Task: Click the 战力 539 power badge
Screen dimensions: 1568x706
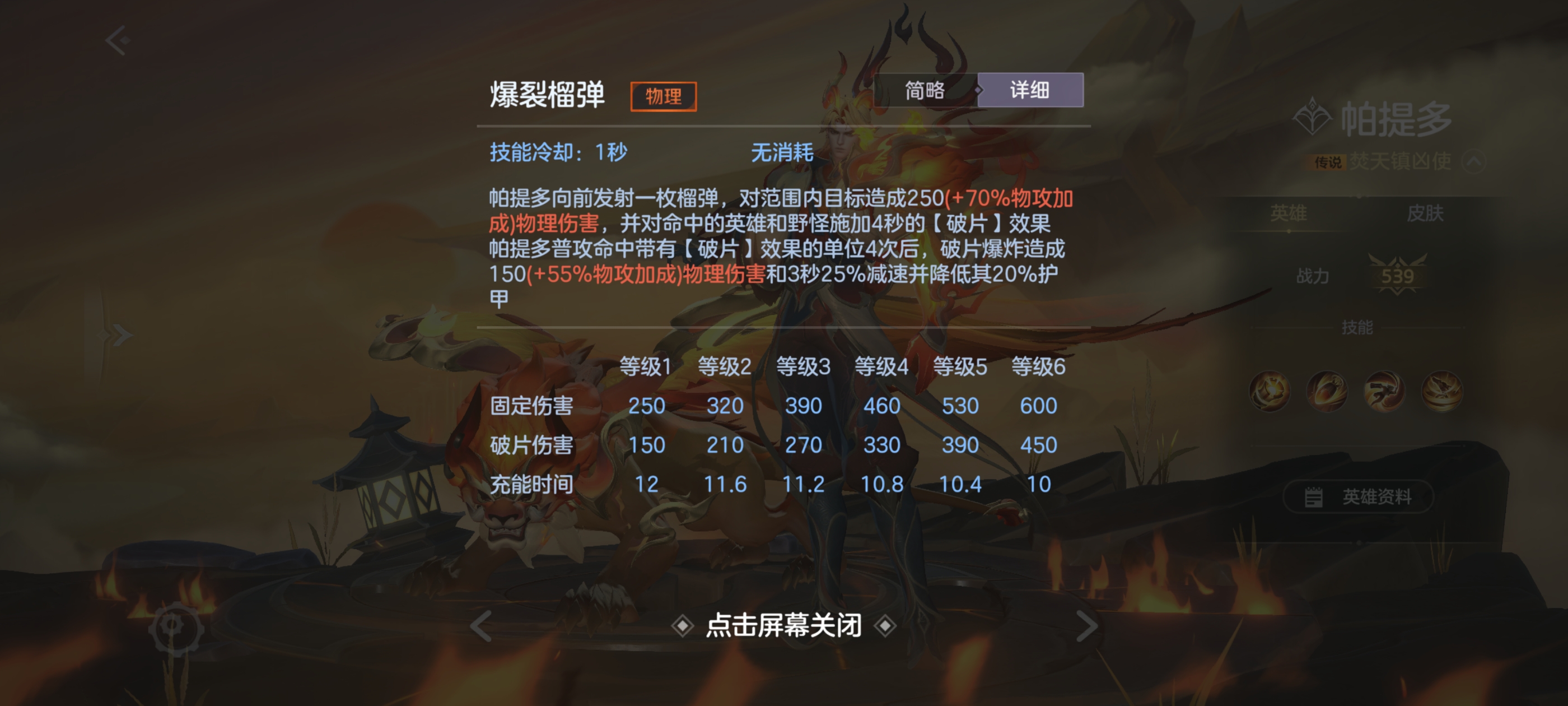Action: point(1398,278)
